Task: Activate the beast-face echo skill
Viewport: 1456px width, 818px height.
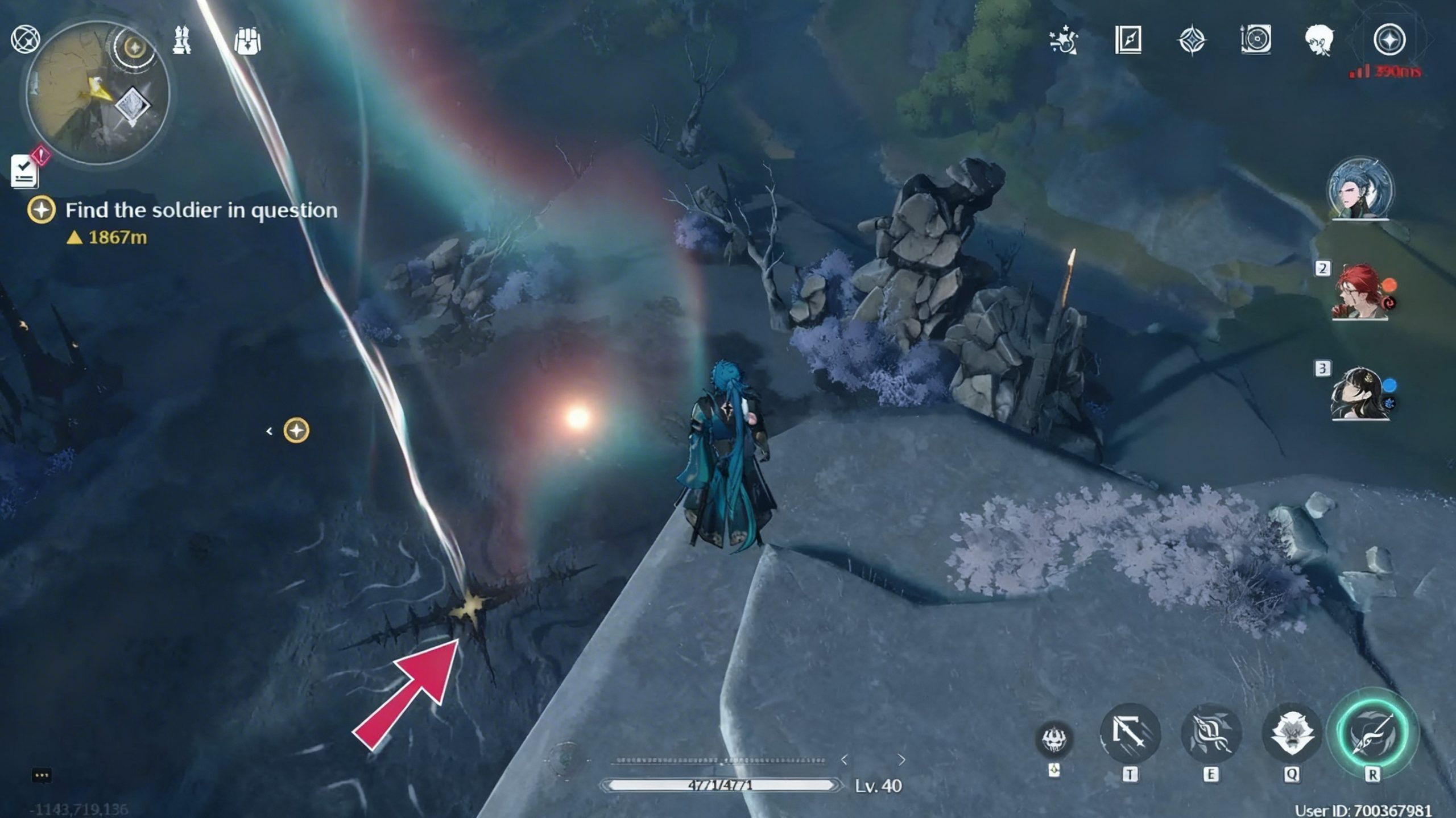Action: [x=1291, y=734]
